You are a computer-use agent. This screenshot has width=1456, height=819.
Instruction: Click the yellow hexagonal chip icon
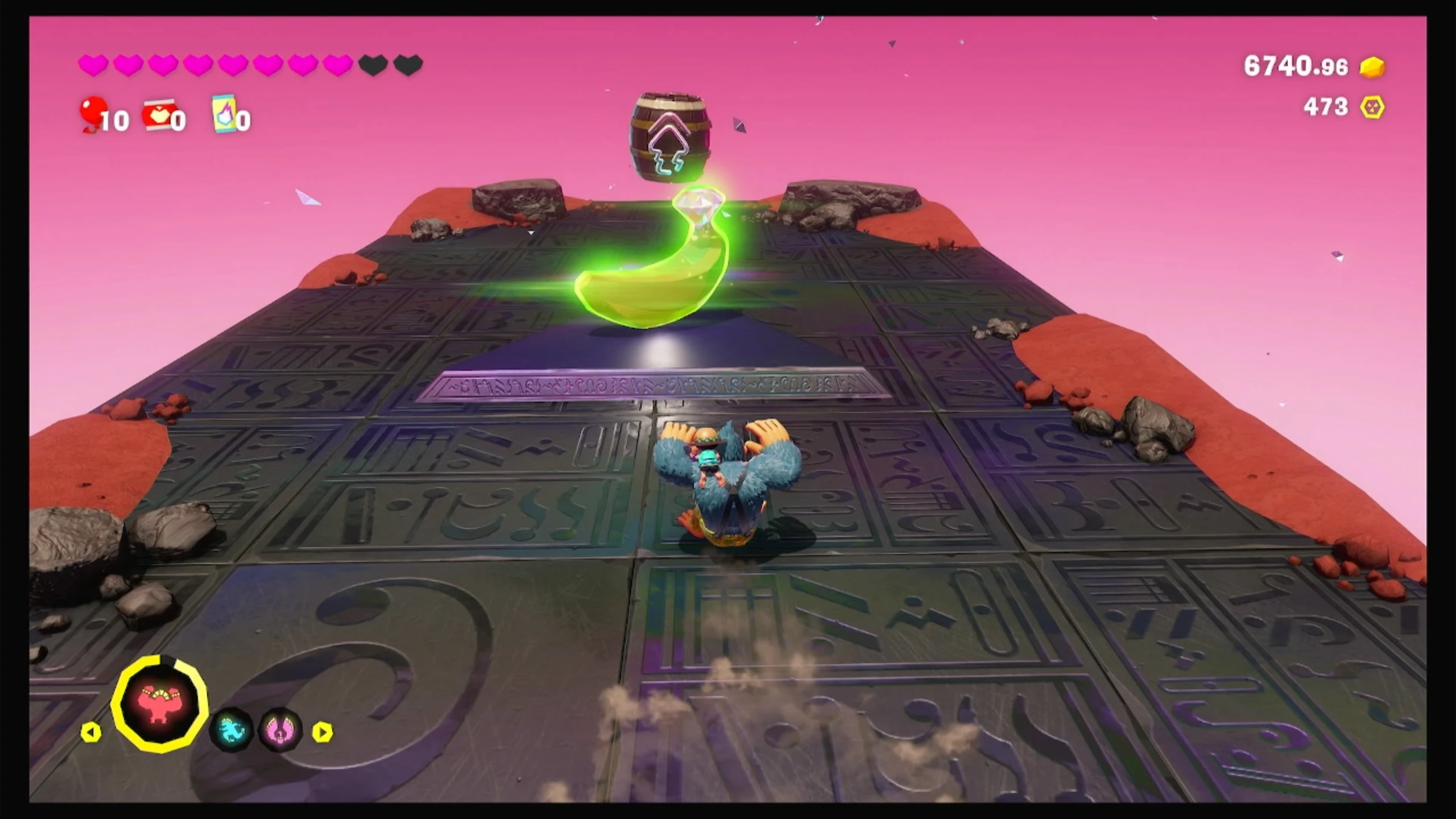[x=1372, y=107]
